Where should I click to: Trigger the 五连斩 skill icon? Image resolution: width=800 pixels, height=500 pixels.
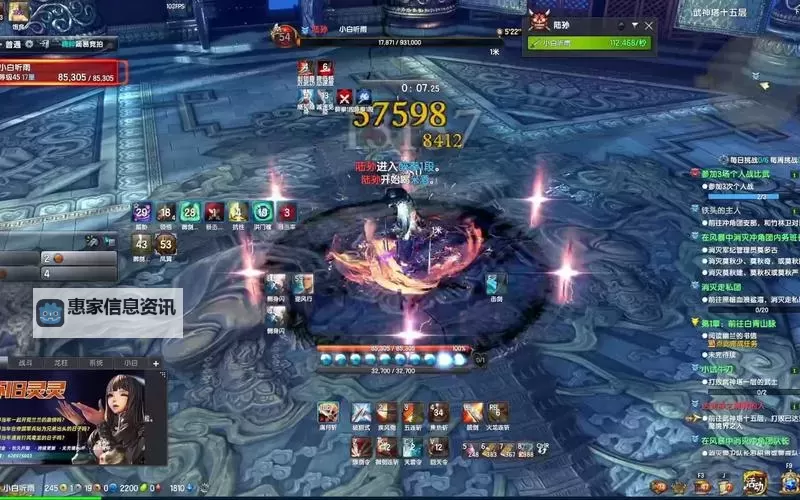[x=413, y=411]
